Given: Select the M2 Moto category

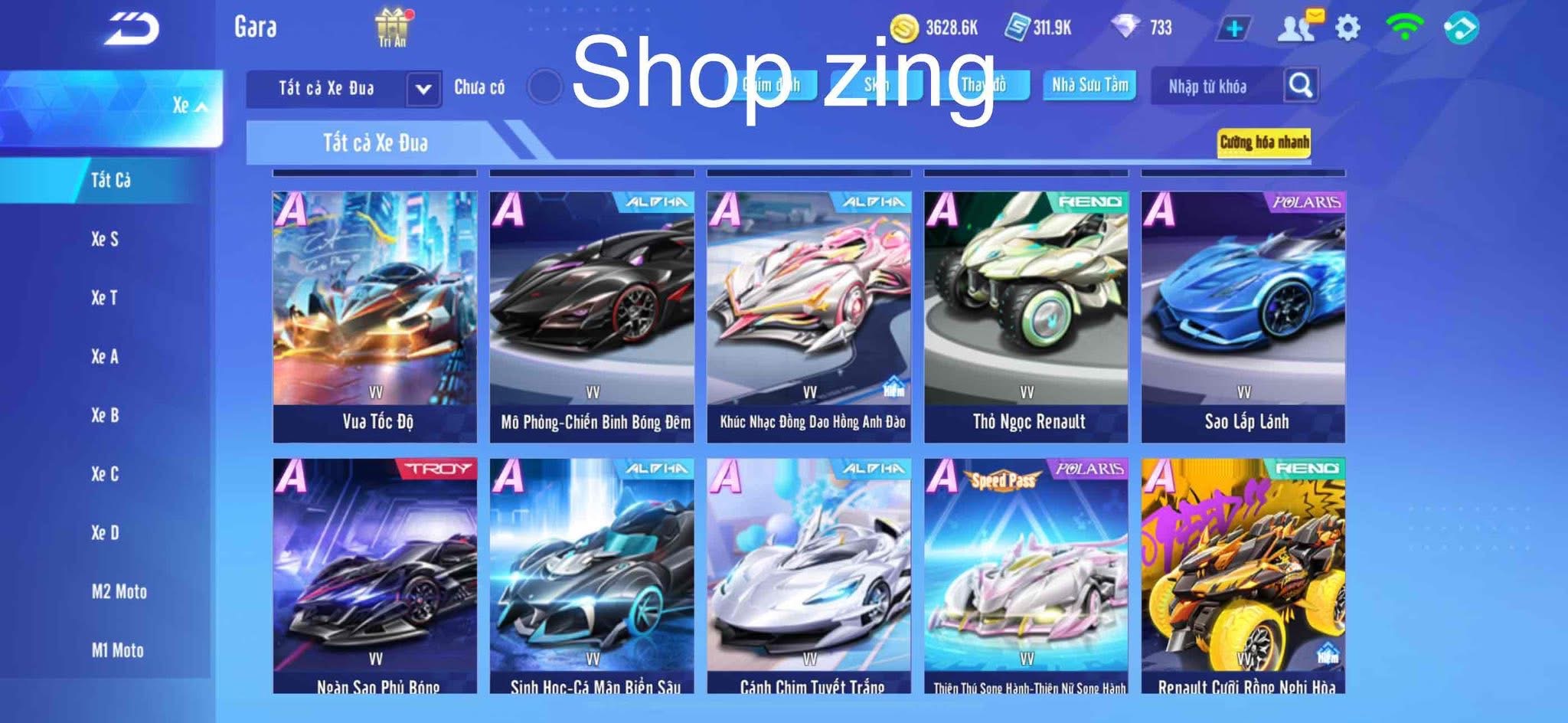Looking at the screenshot, I should tap(119, 591).
